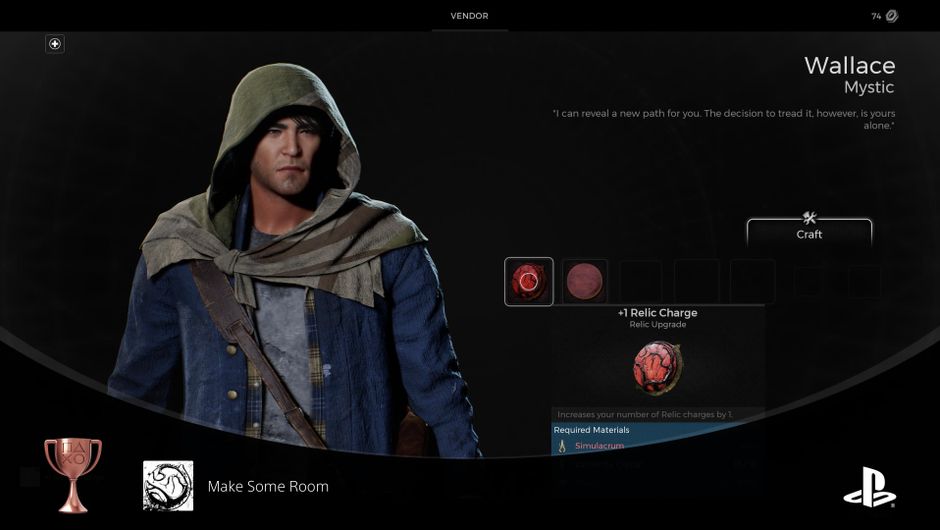940x530 pixels.
Task: Open the Vendor tab at the top
Action: pos(469,16)
